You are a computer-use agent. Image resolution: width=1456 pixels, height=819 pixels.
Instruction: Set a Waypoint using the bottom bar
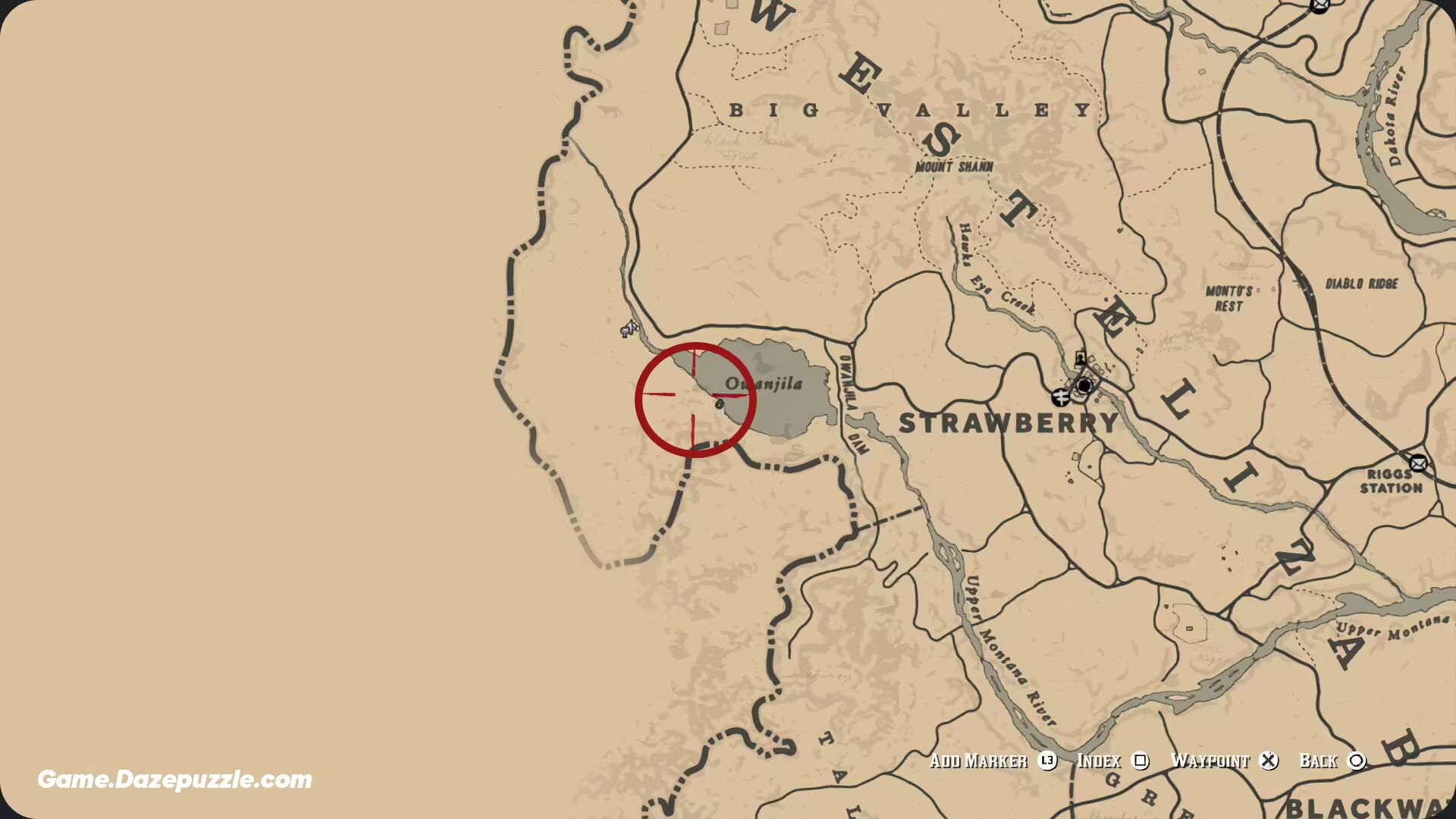(1211, 761)
